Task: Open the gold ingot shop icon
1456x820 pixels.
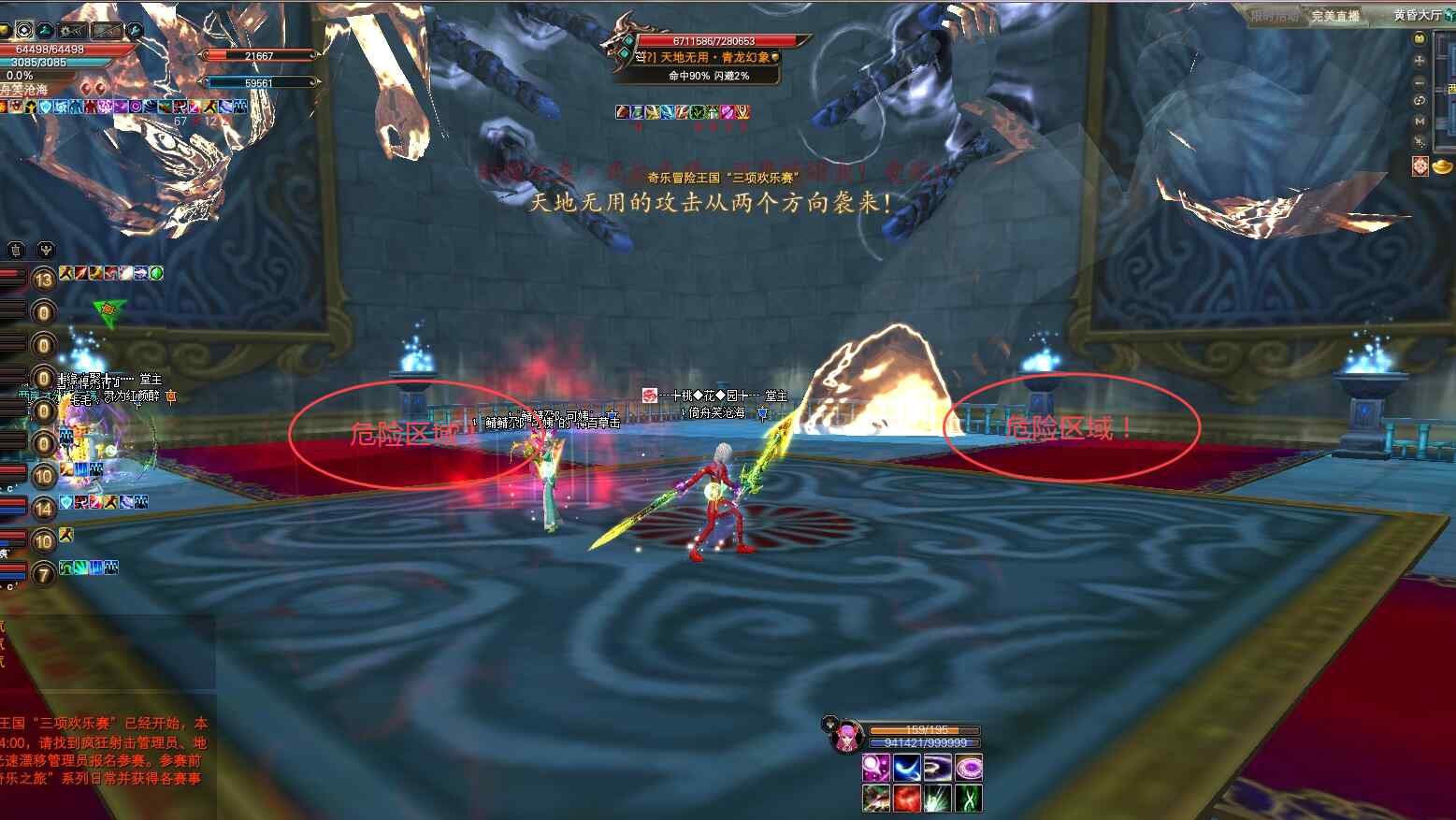Action: [x=1444, y=165]
